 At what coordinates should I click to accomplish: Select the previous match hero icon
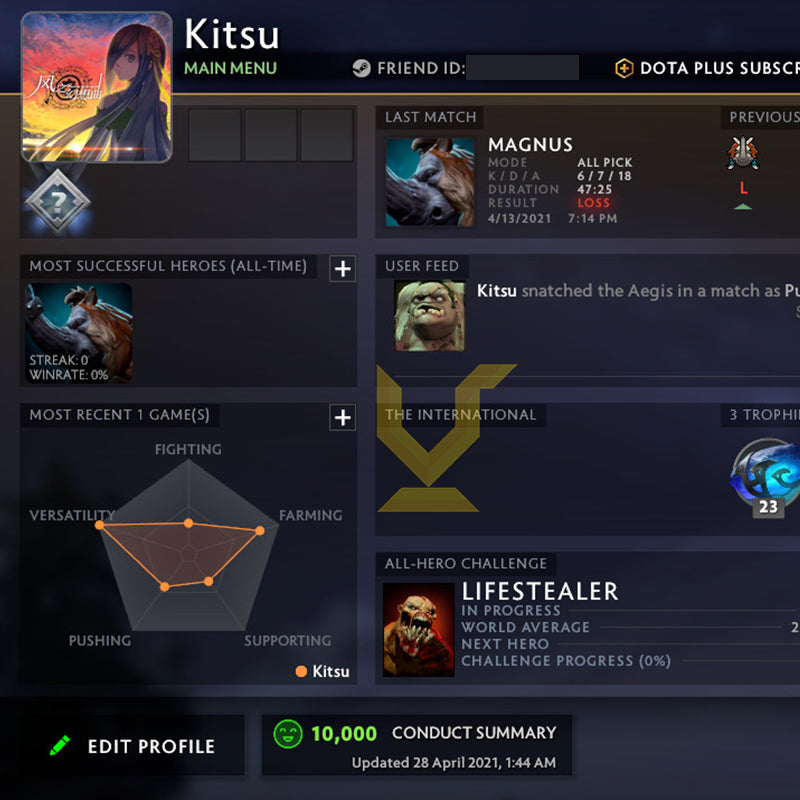[x=743, y=154]
